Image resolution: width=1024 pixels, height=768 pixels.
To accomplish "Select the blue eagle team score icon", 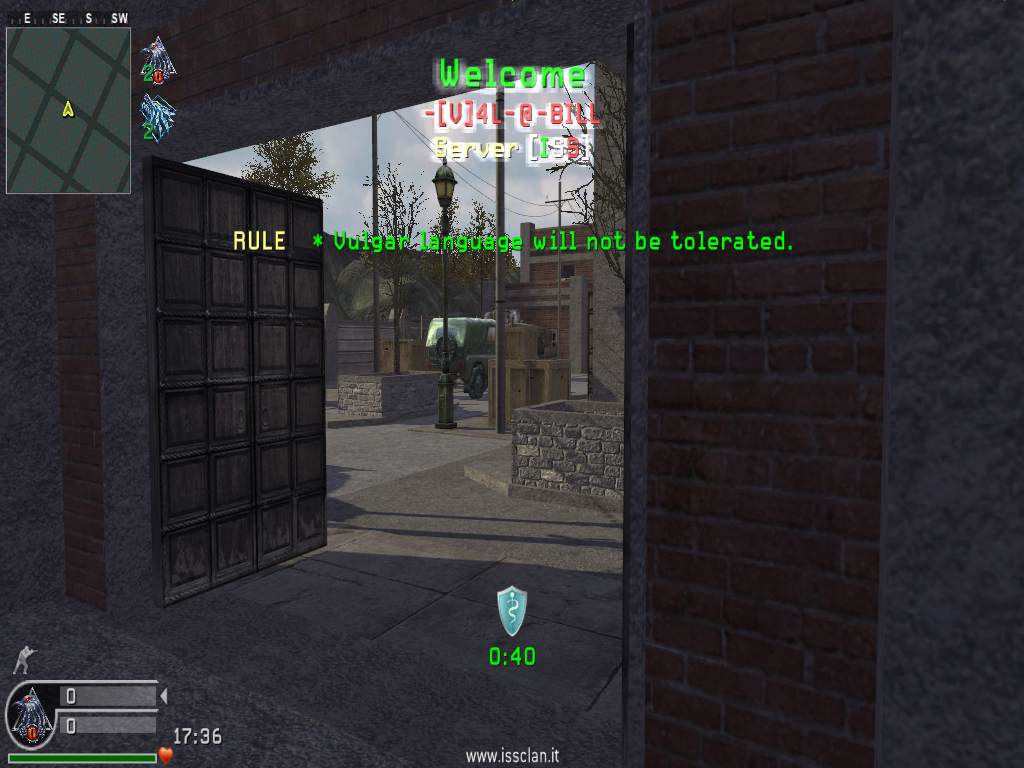I will [x=158, y=116].
